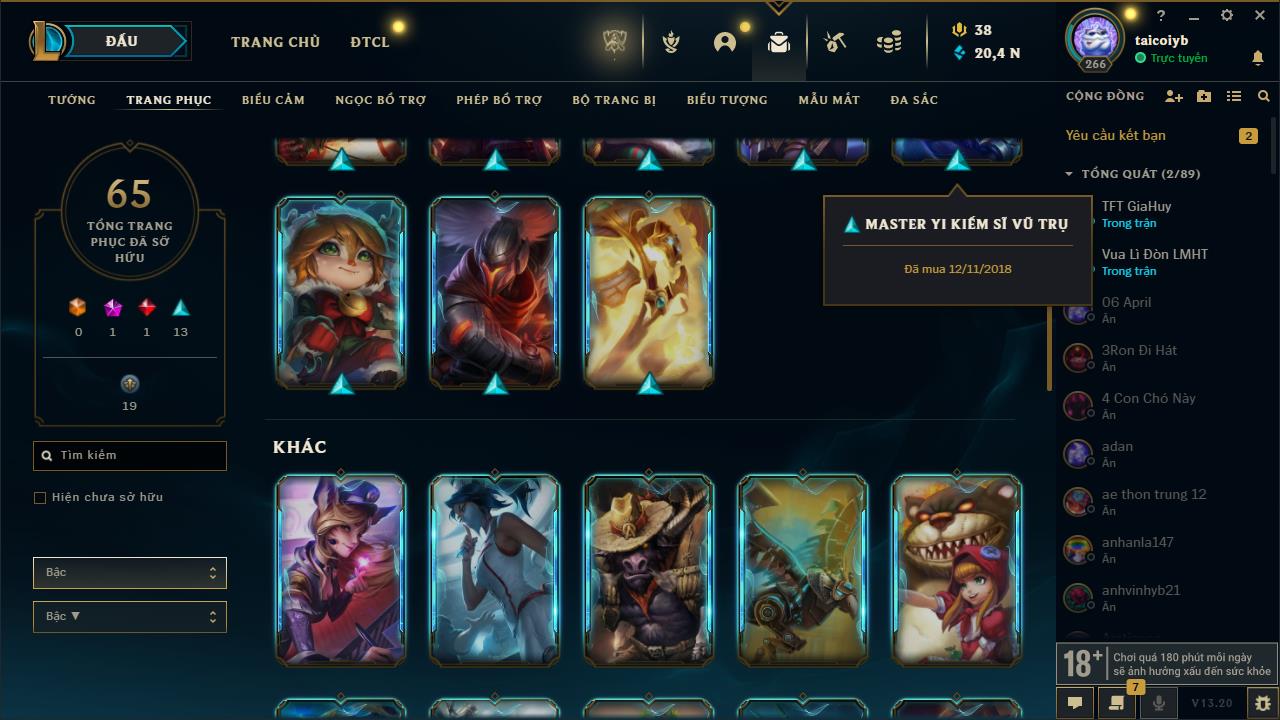Click inside the 'Tìm kiếm' search field
Screen dimensions: 1280x720
(129, 455)
